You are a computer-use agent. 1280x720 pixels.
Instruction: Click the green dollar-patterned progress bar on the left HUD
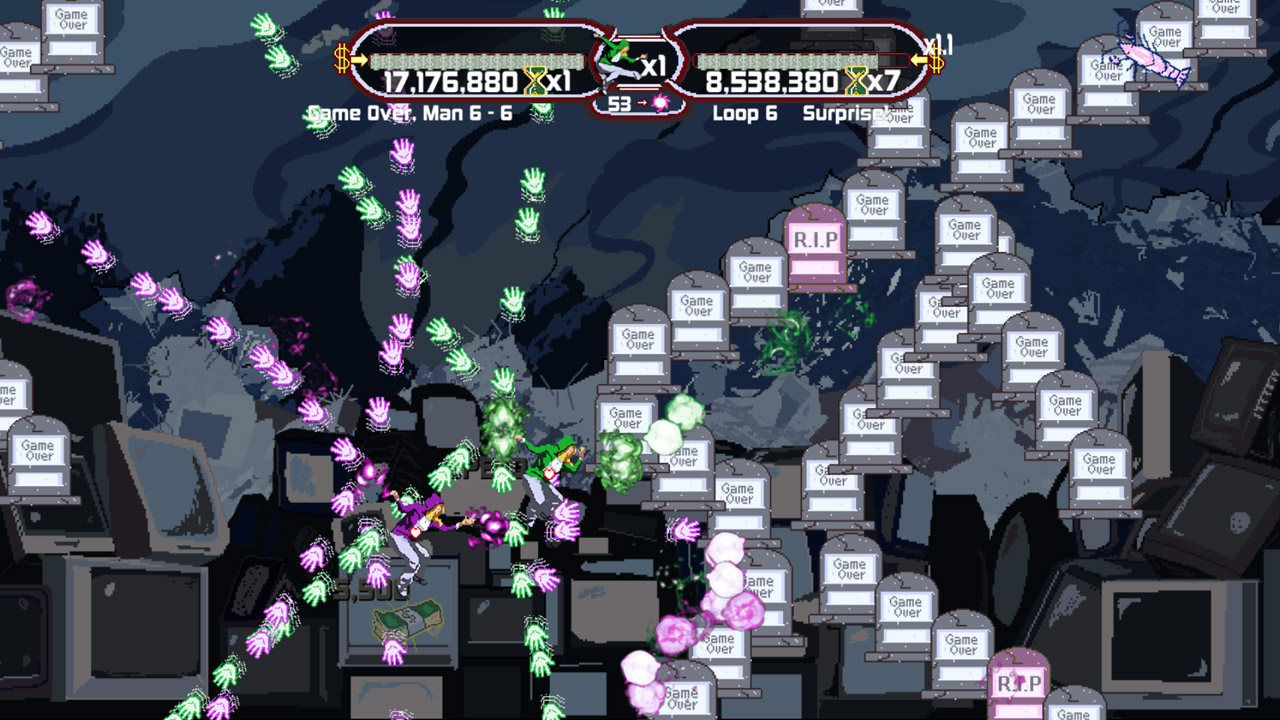click(x=475, y=61)
